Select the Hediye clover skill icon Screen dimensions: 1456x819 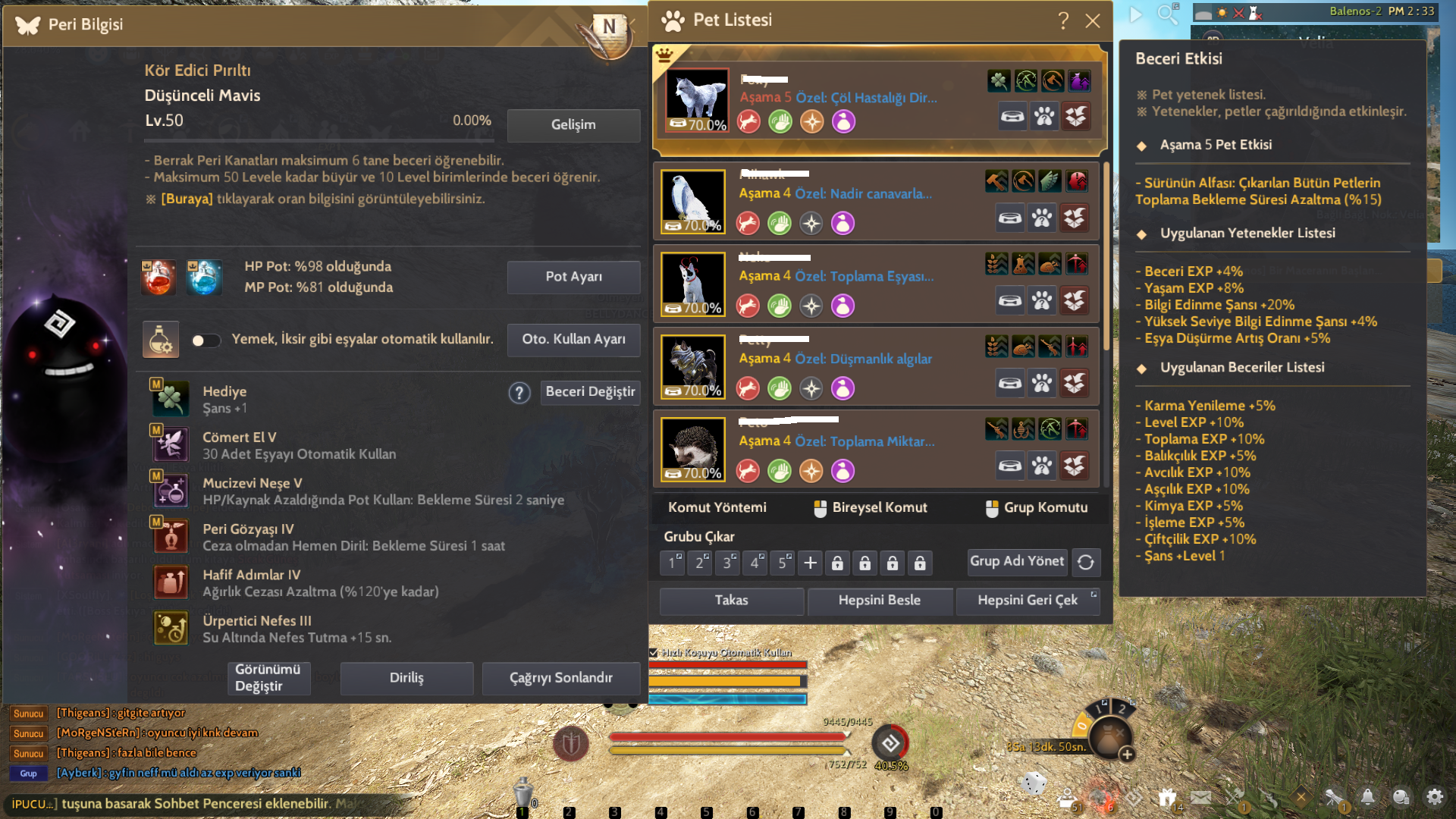(x=171, y=398)
